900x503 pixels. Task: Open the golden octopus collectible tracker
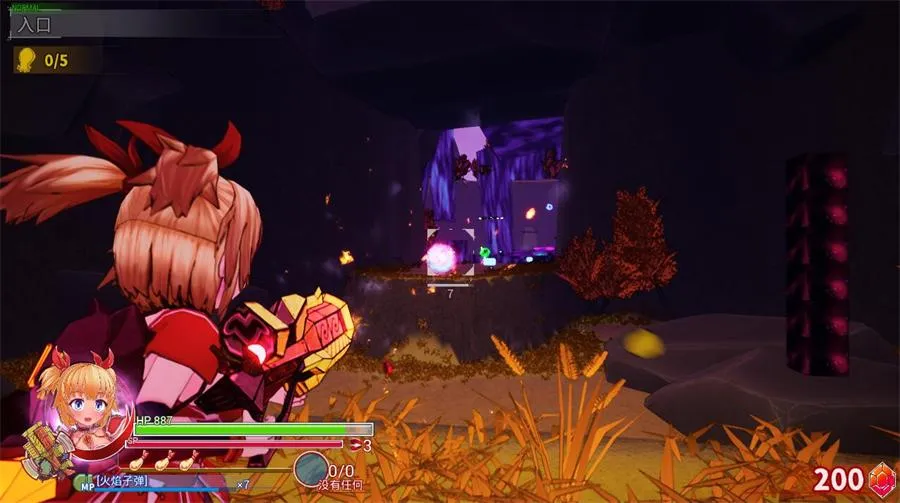click(26, 60)
